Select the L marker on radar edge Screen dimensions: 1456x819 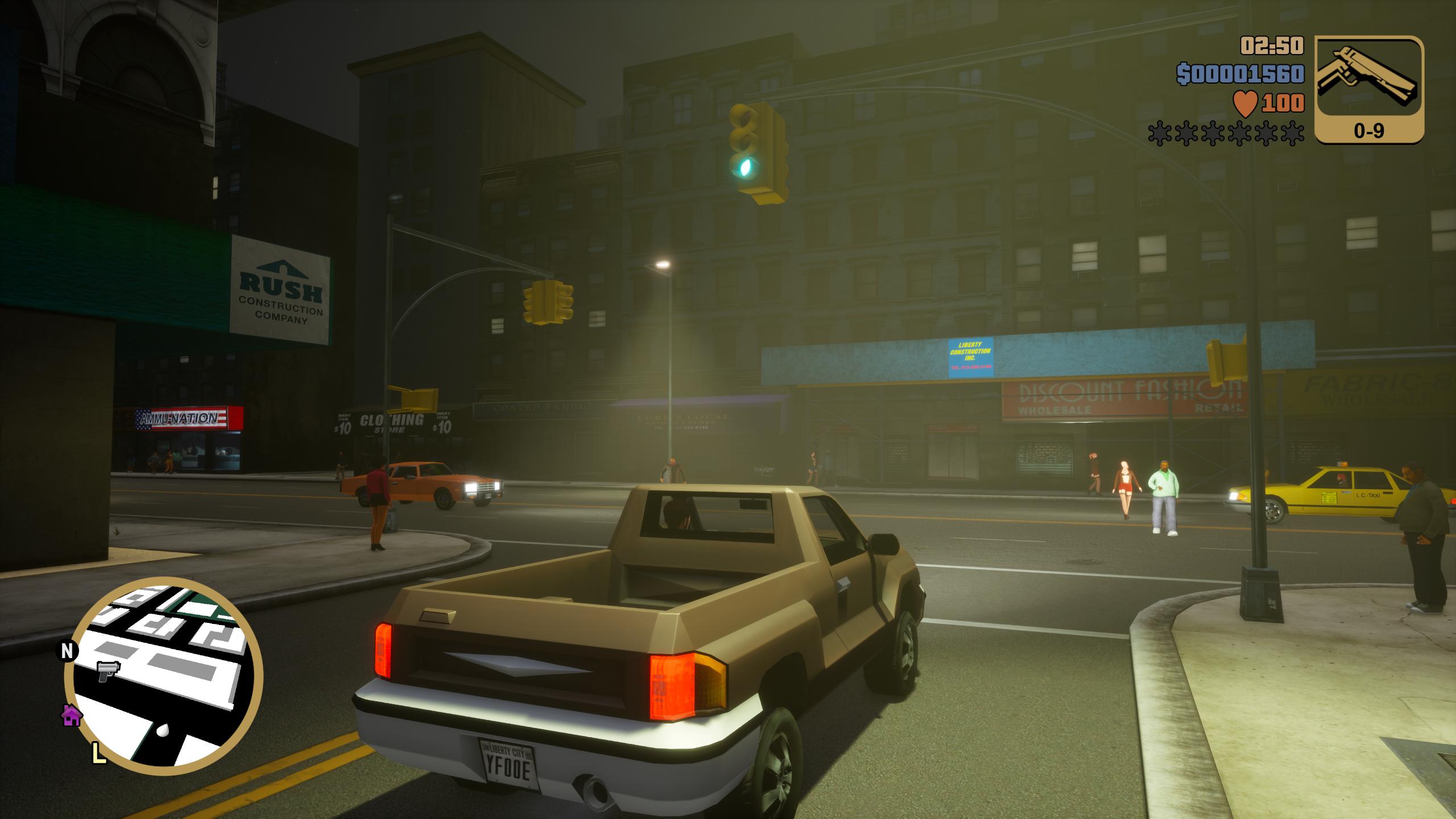(99, 754)
